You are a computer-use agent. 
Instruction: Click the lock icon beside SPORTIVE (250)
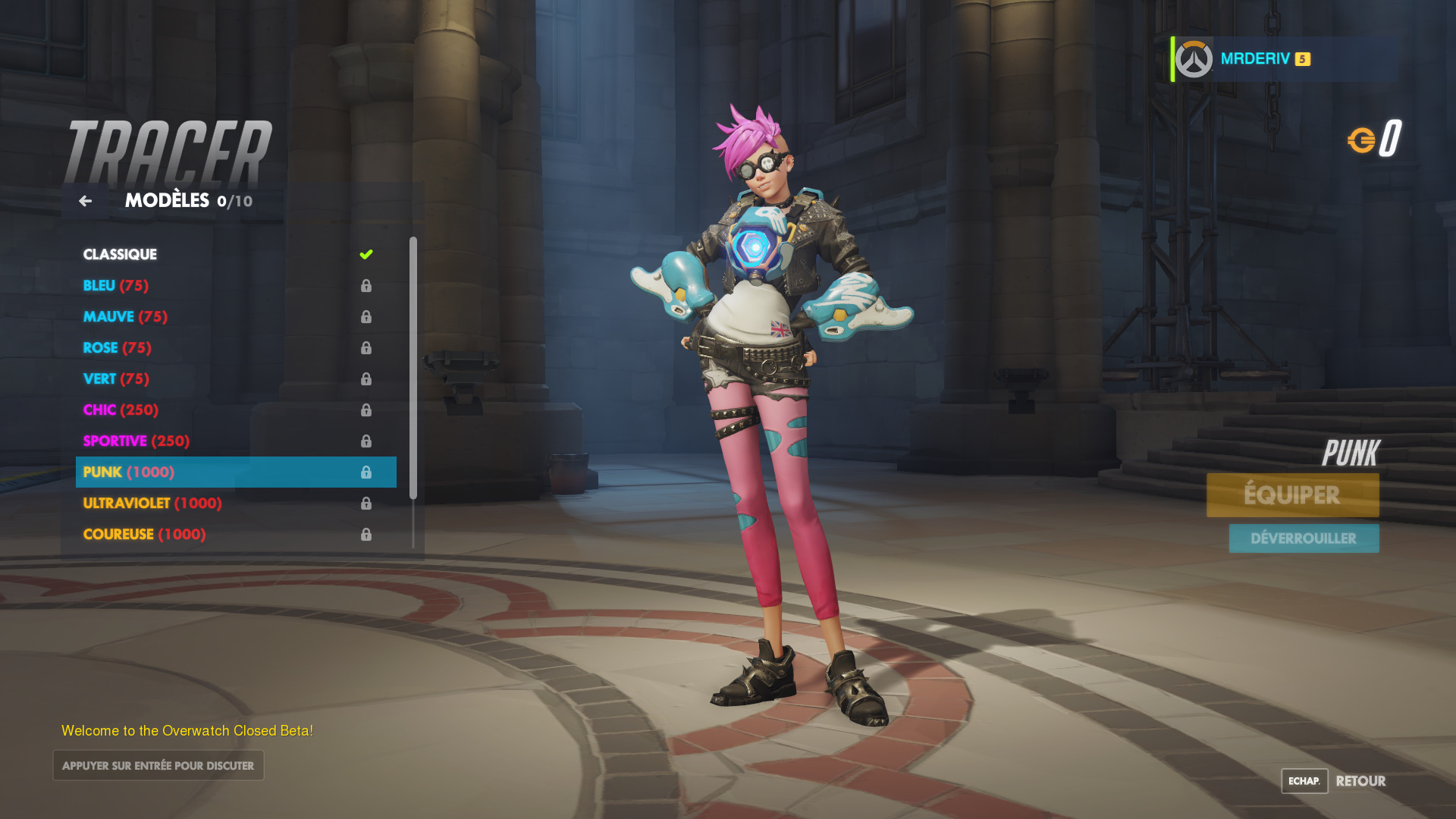pyautogui.click(x=367, y=441)
